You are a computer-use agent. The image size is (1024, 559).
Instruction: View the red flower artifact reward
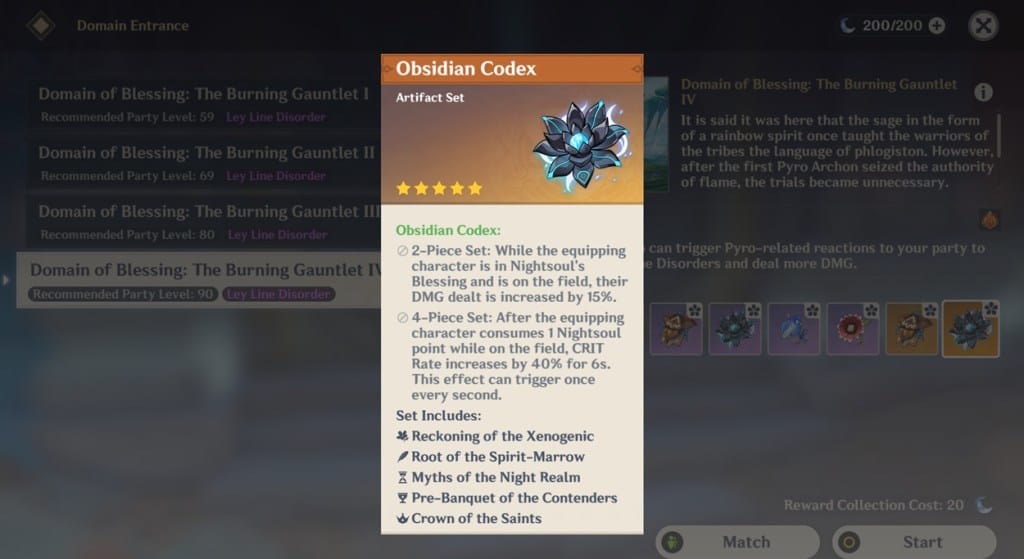coord(853,329)
